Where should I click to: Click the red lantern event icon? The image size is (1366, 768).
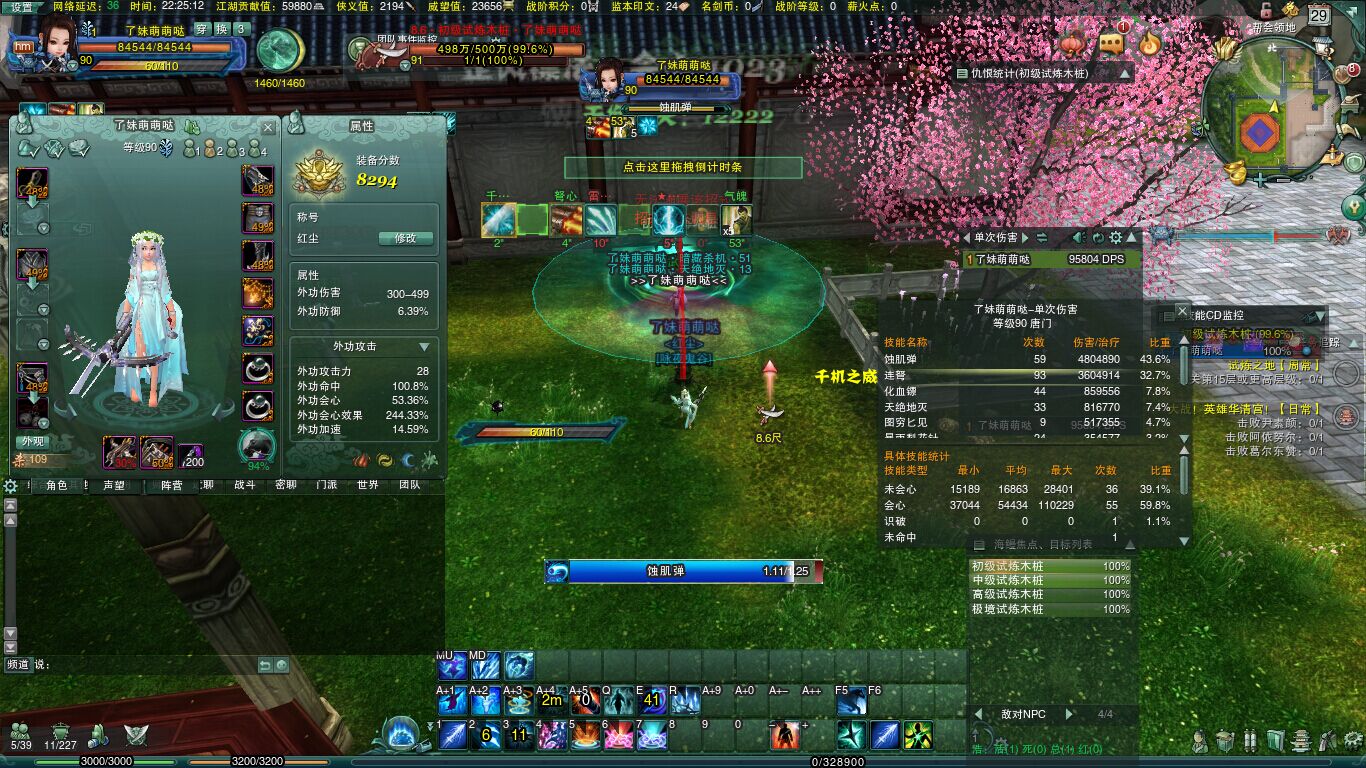tap(1072, 44)
